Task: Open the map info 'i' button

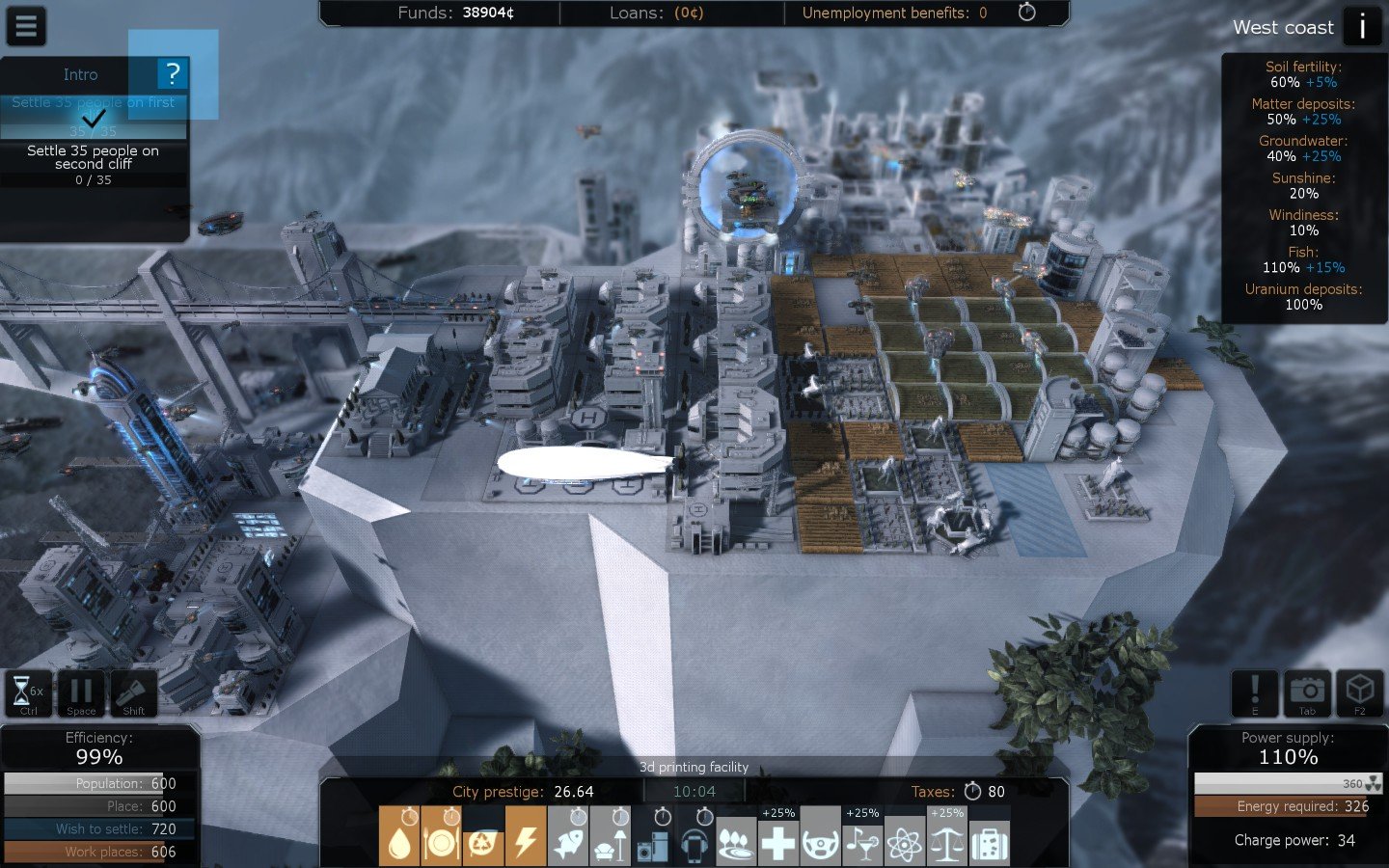Action: coord(1362,26)
